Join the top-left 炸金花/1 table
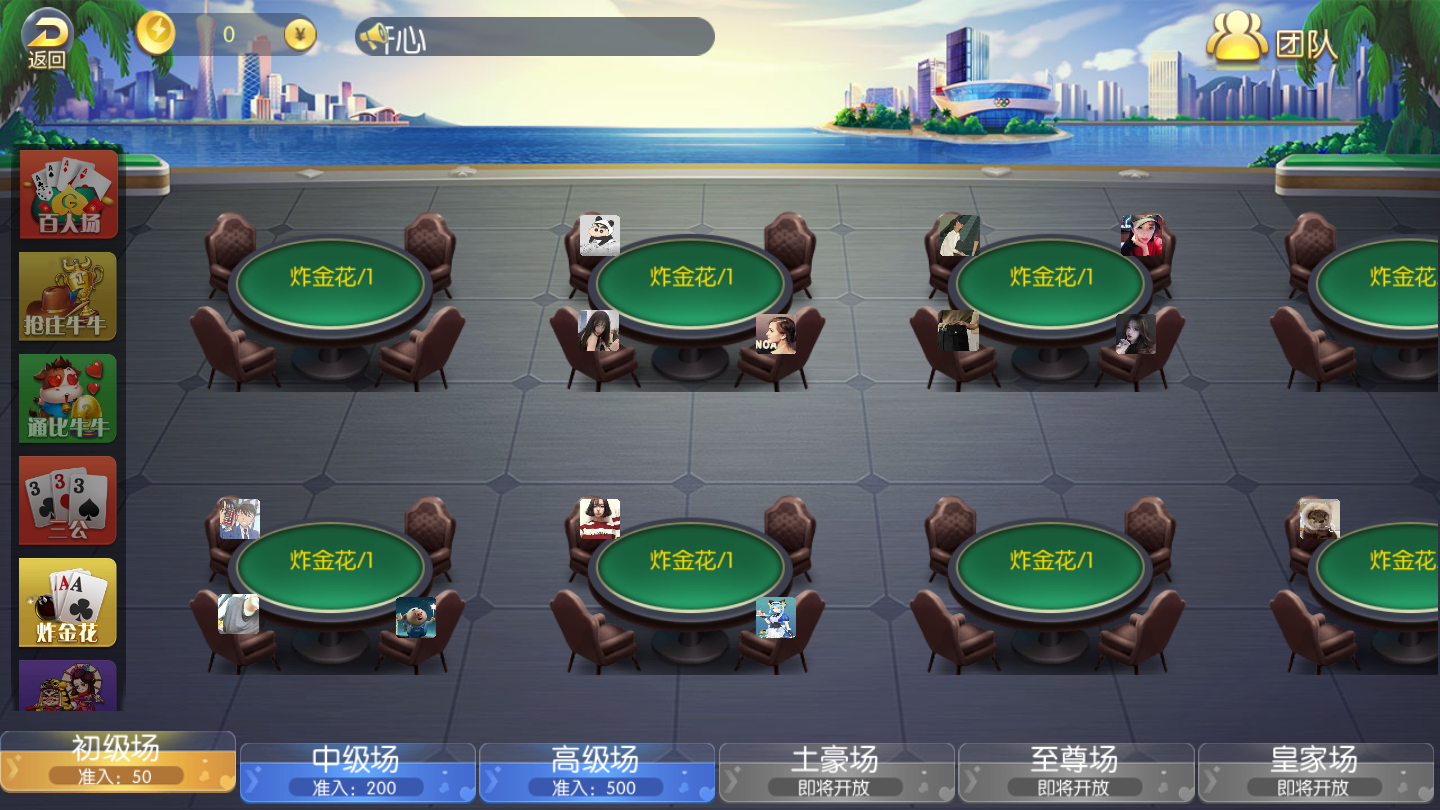The image size is (1440, 810). click(x=330, y=282)
